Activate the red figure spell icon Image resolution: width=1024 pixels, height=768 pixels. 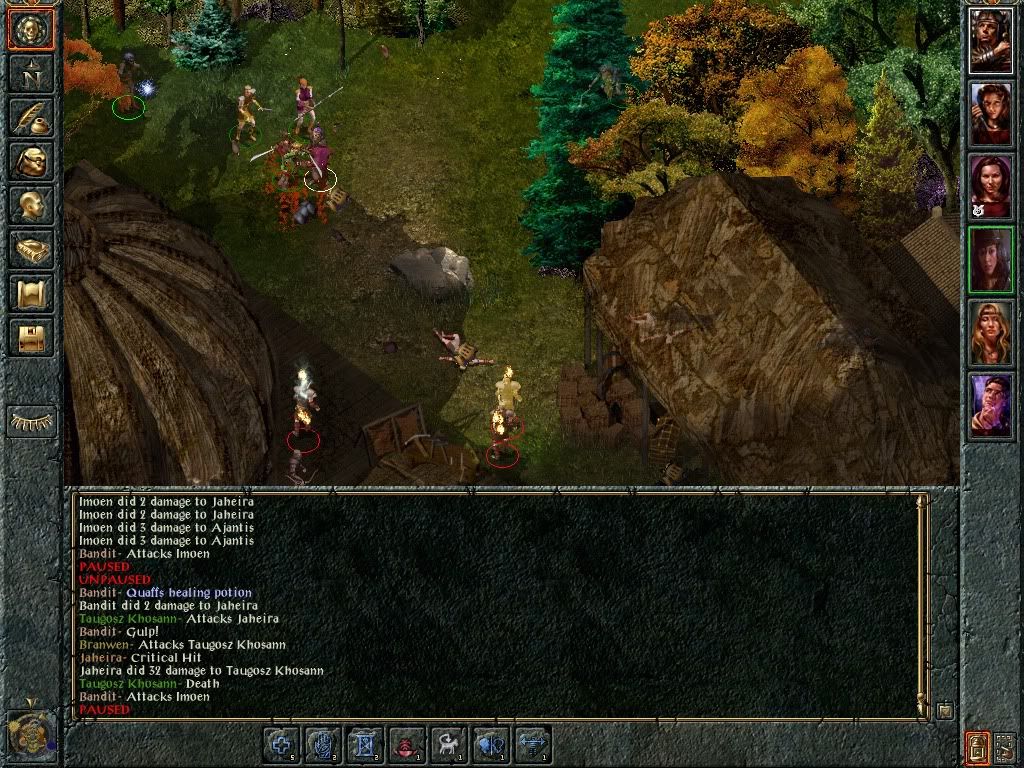pos(408,745)
